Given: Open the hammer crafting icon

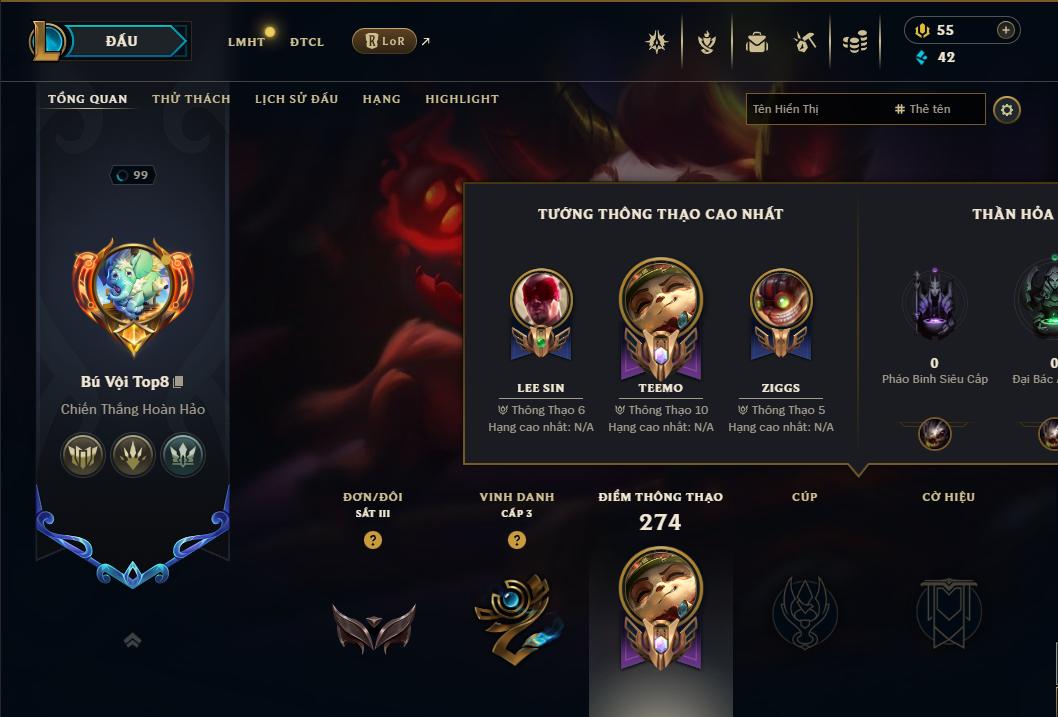Looking at the screenshot, I should (x=805, y=42).
